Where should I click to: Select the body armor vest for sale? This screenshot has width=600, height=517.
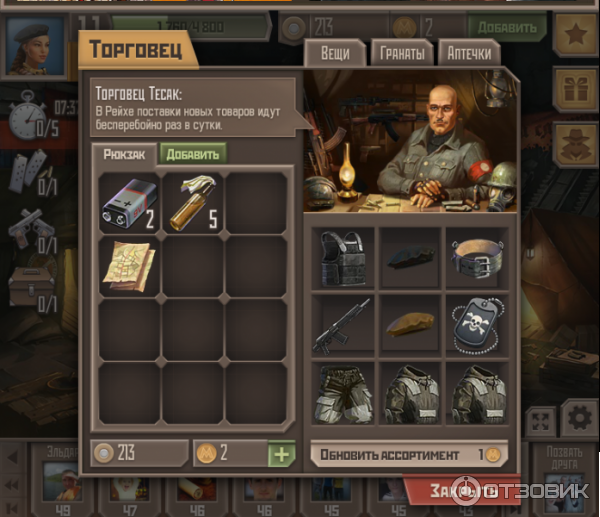click(x=343, y=258)
